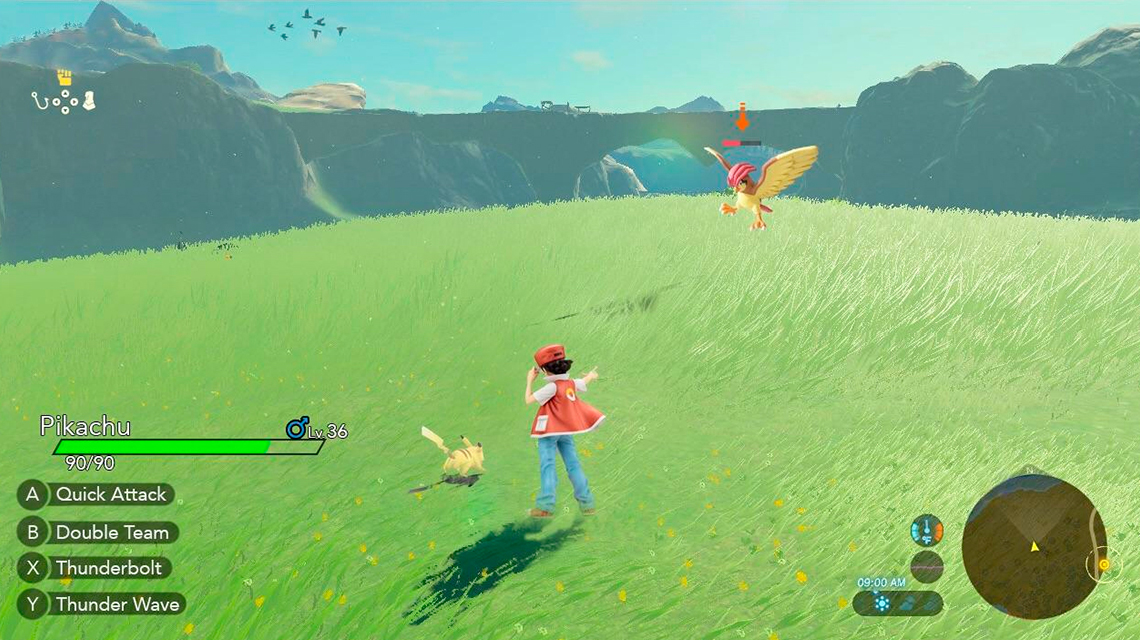Viewport: 1140px width, 640px height.
Task: Choose the hook icon in quick-select
Action: [40, 100]
